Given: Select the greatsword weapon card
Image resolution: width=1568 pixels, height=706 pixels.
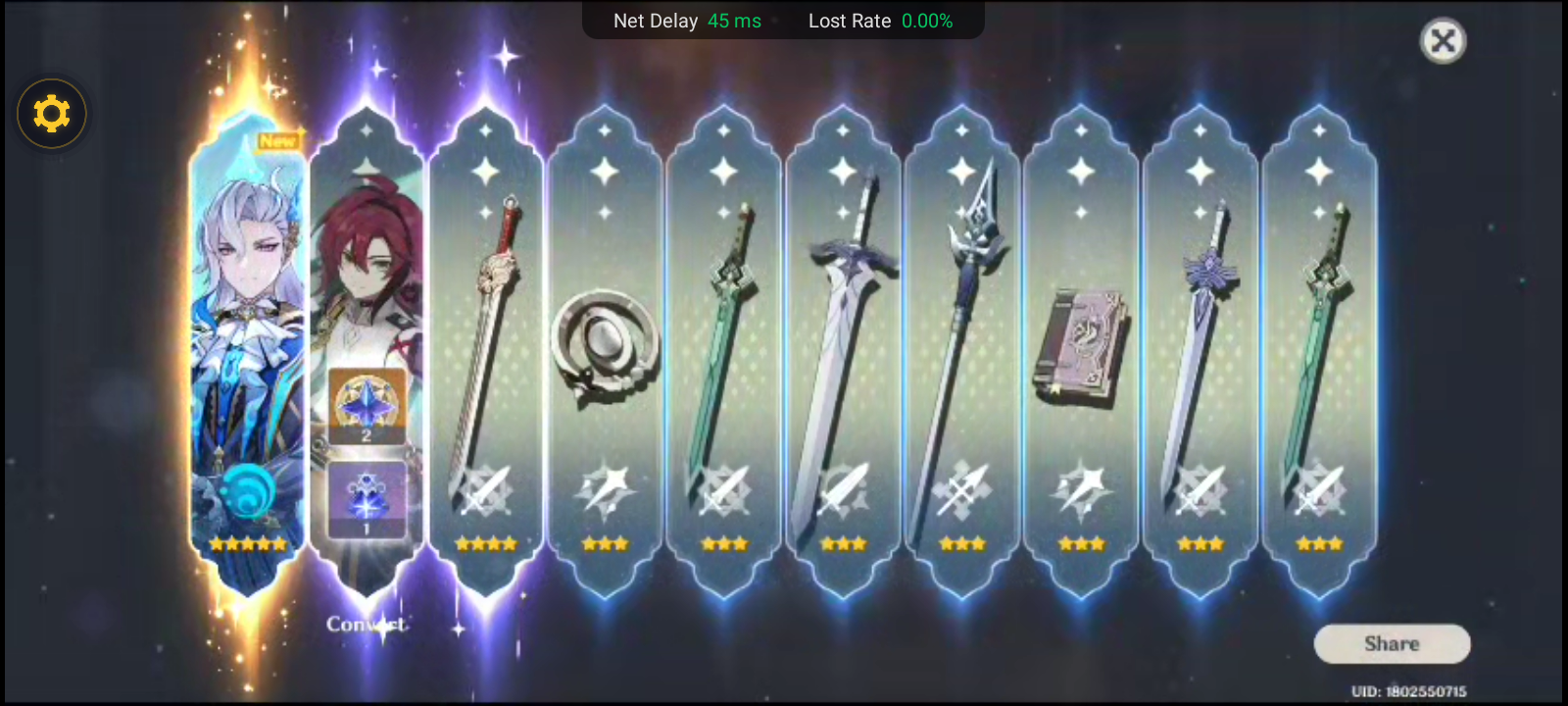Looking at the screenshot, I should pyautogui.click(x=844, y=324).
